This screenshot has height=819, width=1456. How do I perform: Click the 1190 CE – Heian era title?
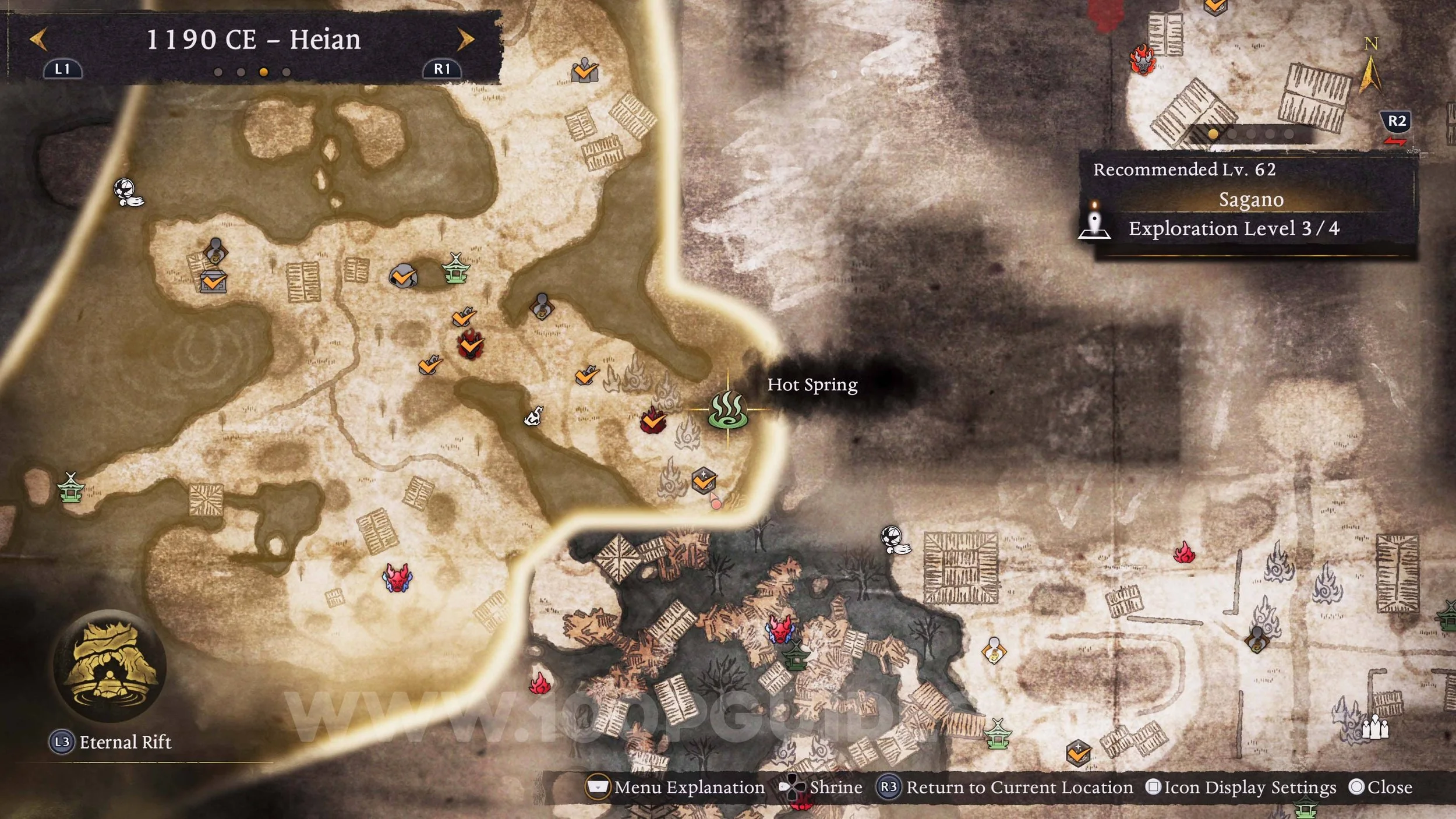253,40
